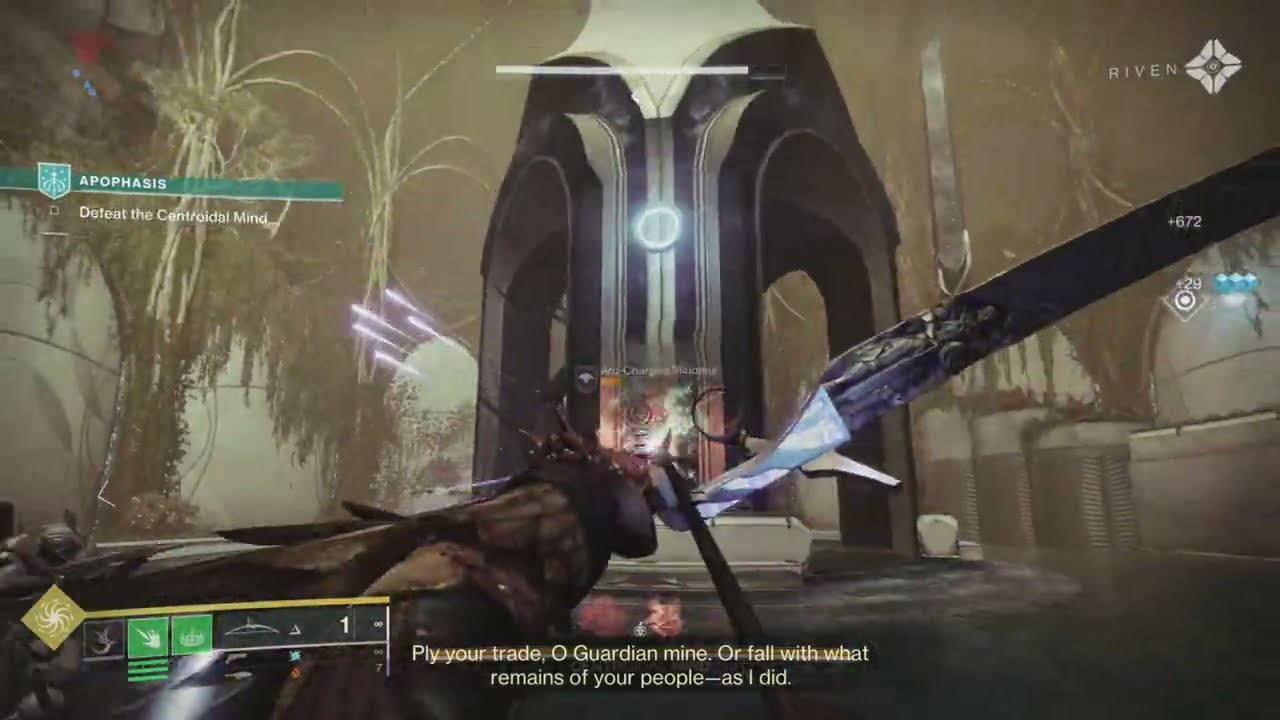Activate the green class ability icon
The height and width of the screenshot is (720, 1280).
pos(191,636)
